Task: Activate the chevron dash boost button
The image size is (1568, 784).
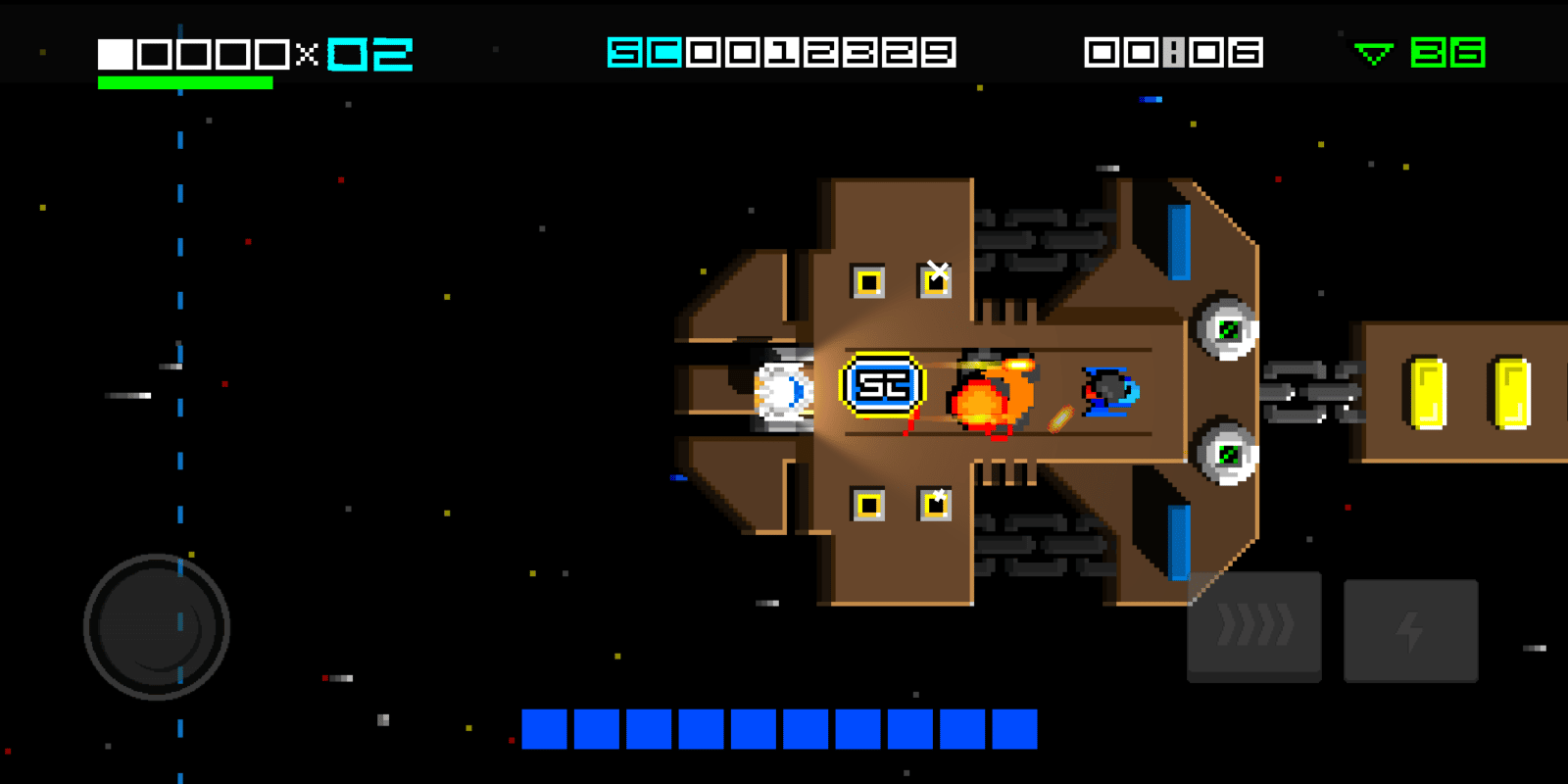Action: (x=1254, y=627)
